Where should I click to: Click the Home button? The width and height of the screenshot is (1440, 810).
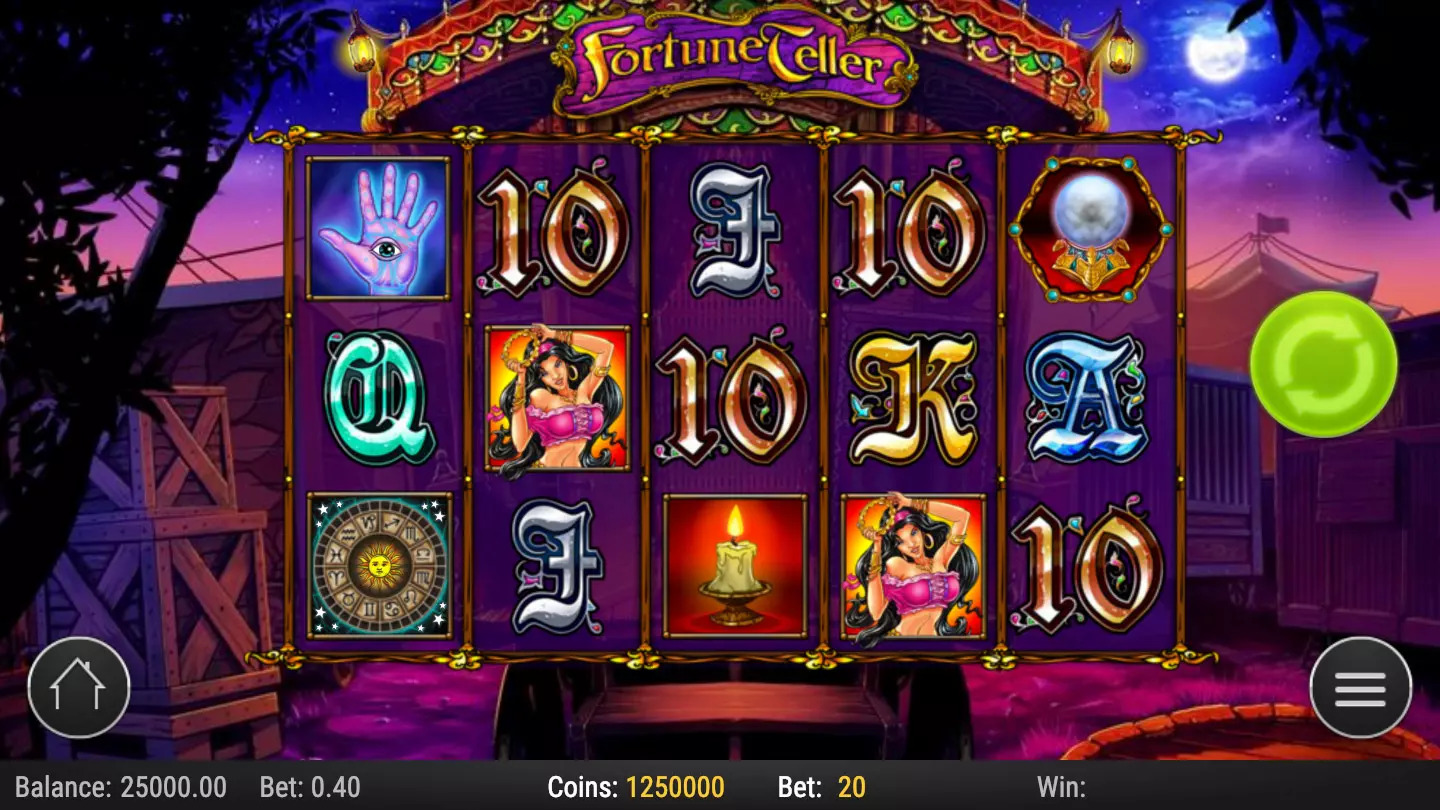[78, 687]
